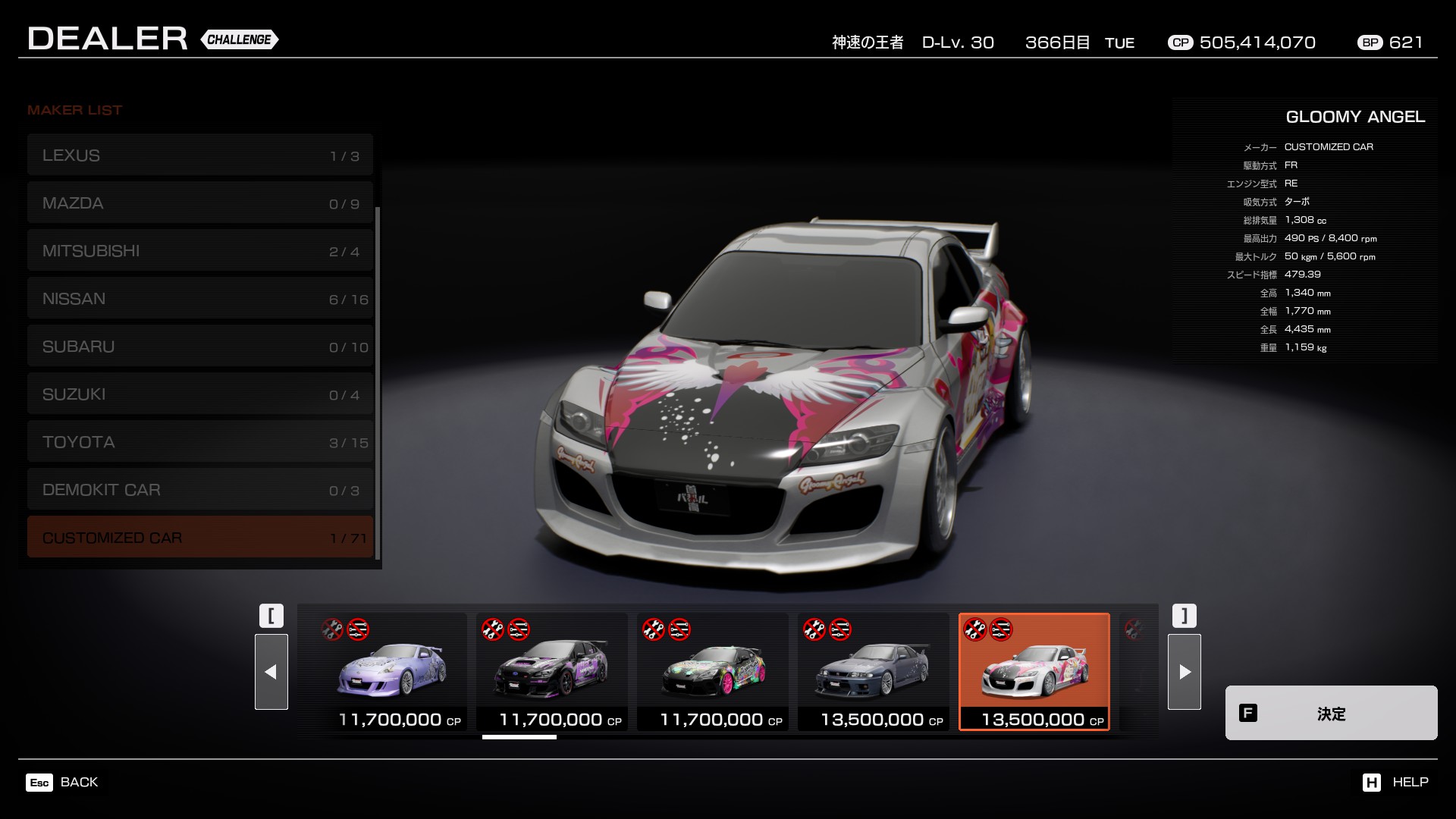
Task: Show previous cars with left arrow
Action: 271,672
